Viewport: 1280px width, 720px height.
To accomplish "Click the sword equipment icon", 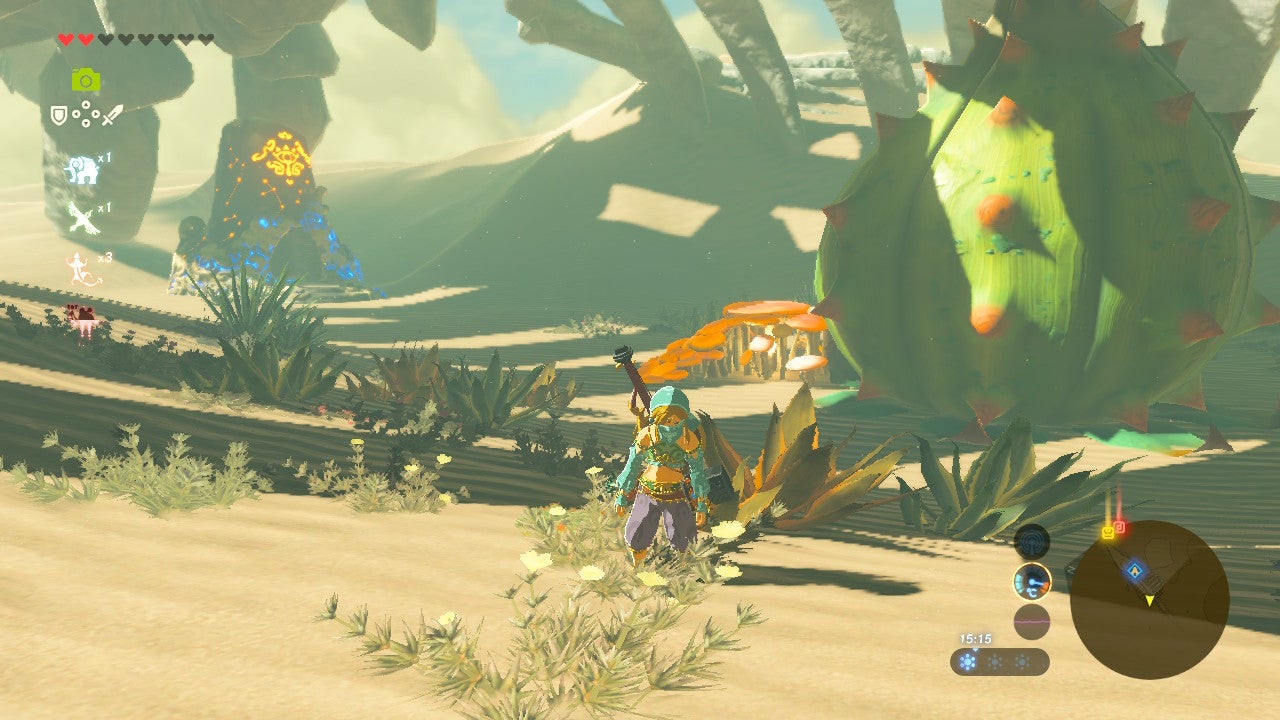I will (114, 115).
